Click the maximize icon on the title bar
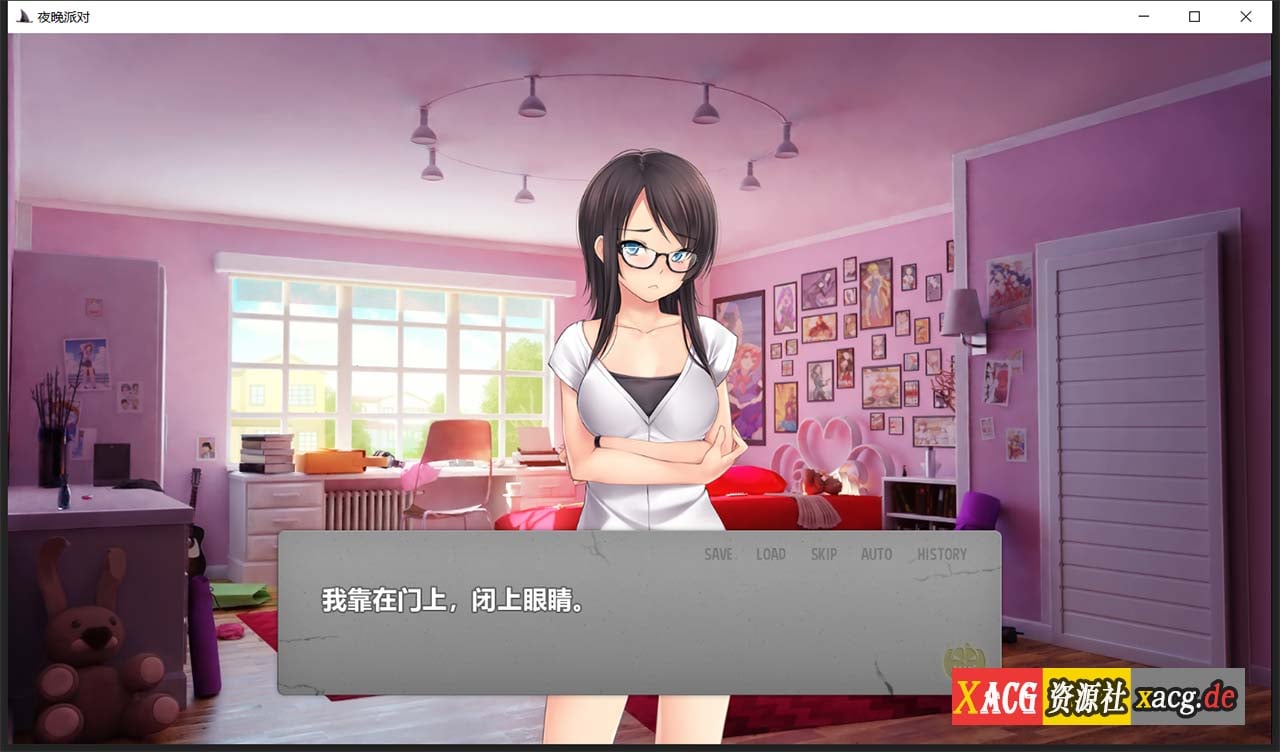 point(1194,16)
